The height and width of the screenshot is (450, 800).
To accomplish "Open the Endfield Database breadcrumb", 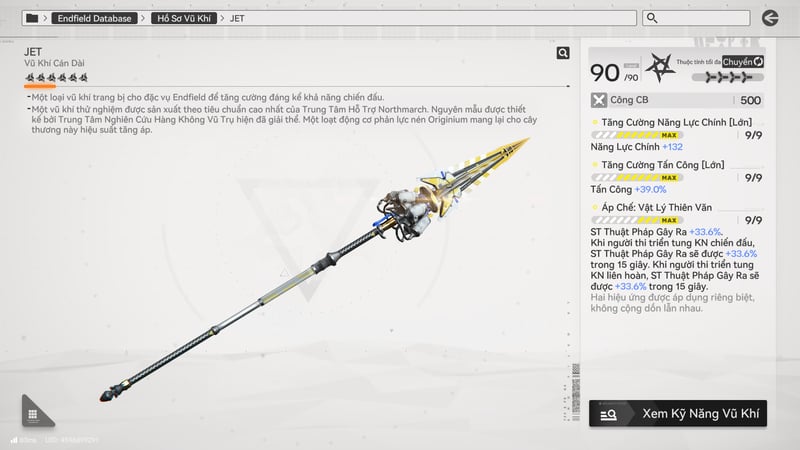I will (x=95, y=18).
